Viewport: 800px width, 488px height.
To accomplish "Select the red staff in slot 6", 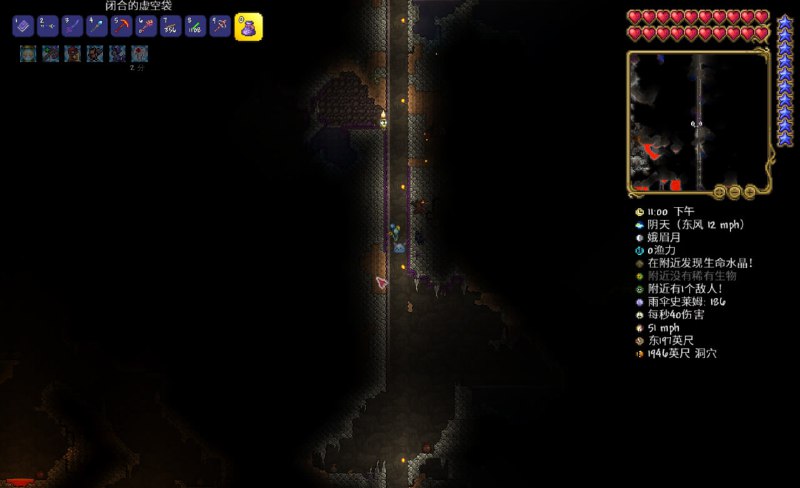I will [146, 27].
